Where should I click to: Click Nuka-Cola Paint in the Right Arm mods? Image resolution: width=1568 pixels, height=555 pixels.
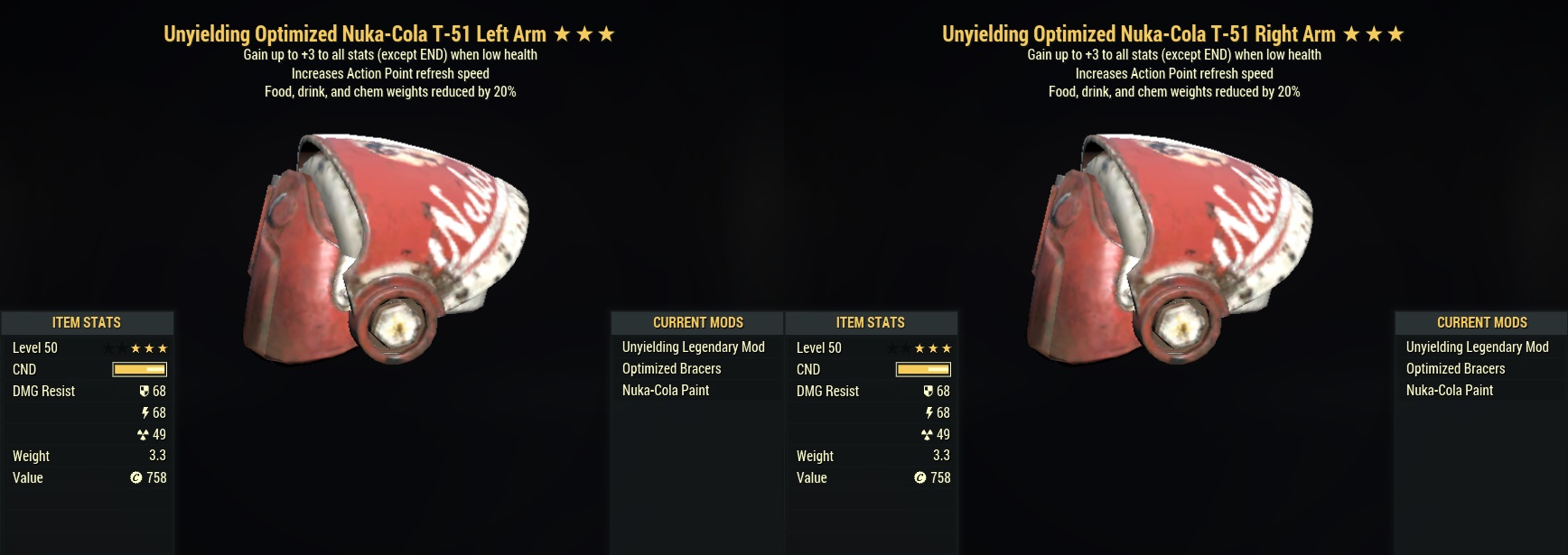coord(1450,391)
